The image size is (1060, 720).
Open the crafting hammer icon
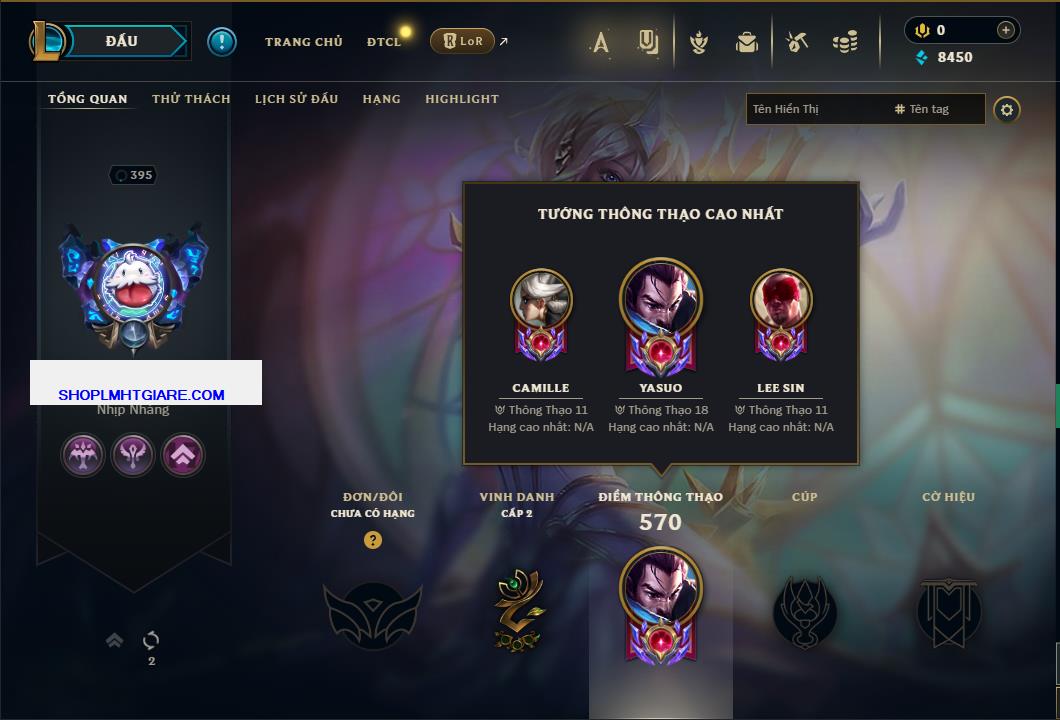tap(797, 42)
